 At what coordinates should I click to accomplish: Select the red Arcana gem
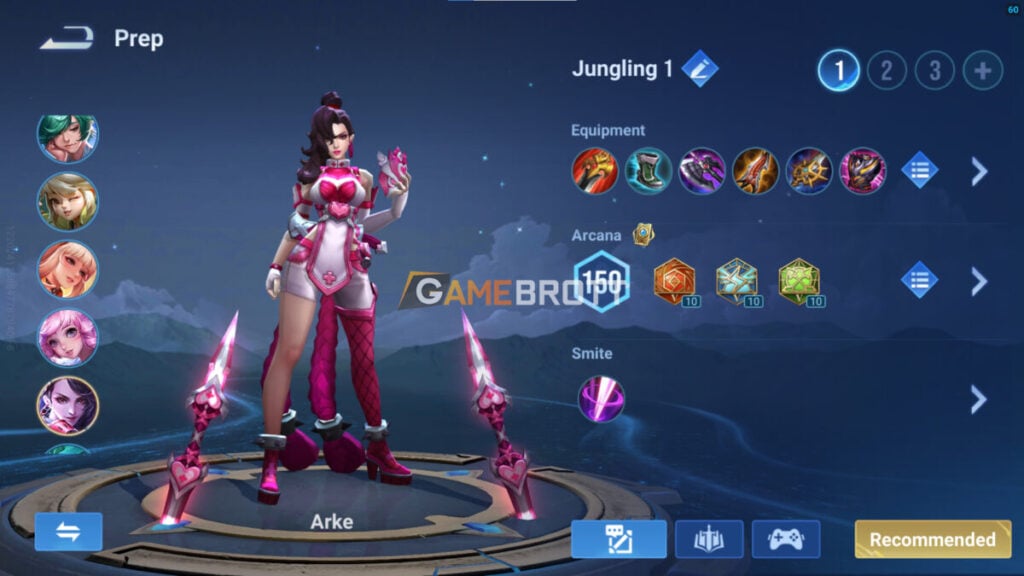tap(673, 281)
